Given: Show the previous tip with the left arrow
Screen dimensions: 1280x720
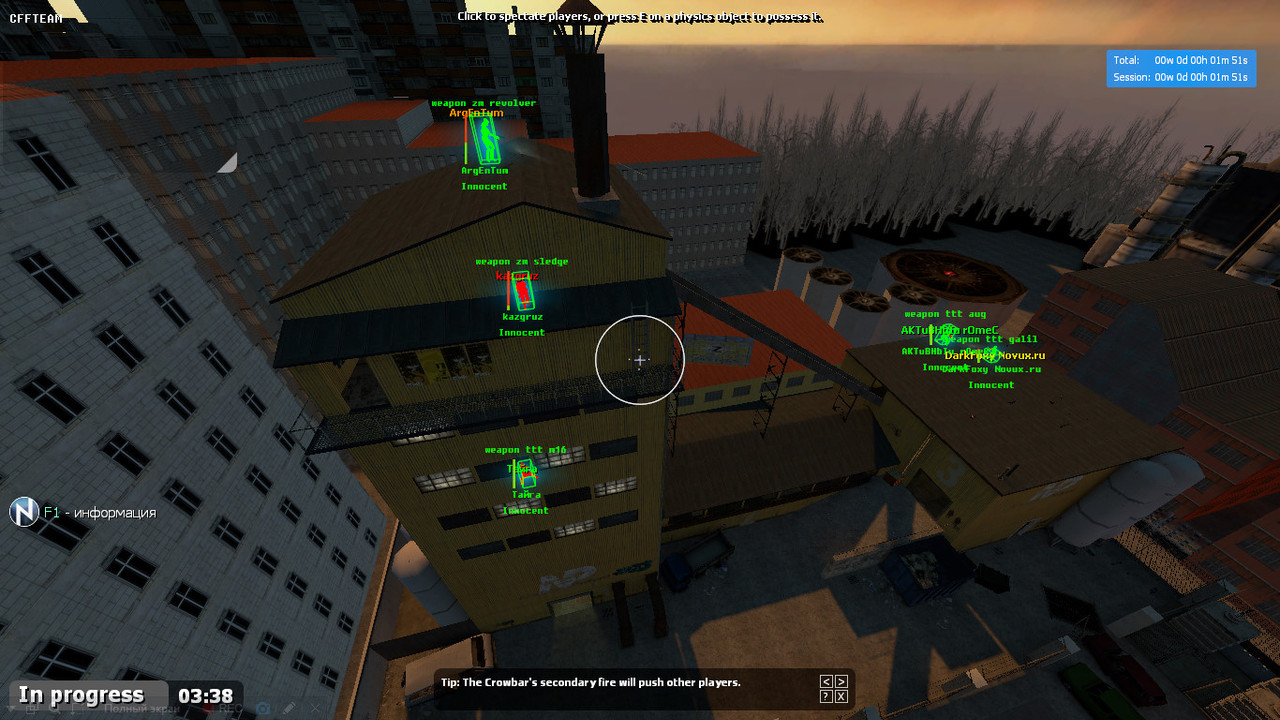Looking at the screenshot, I should click(826, 682).
